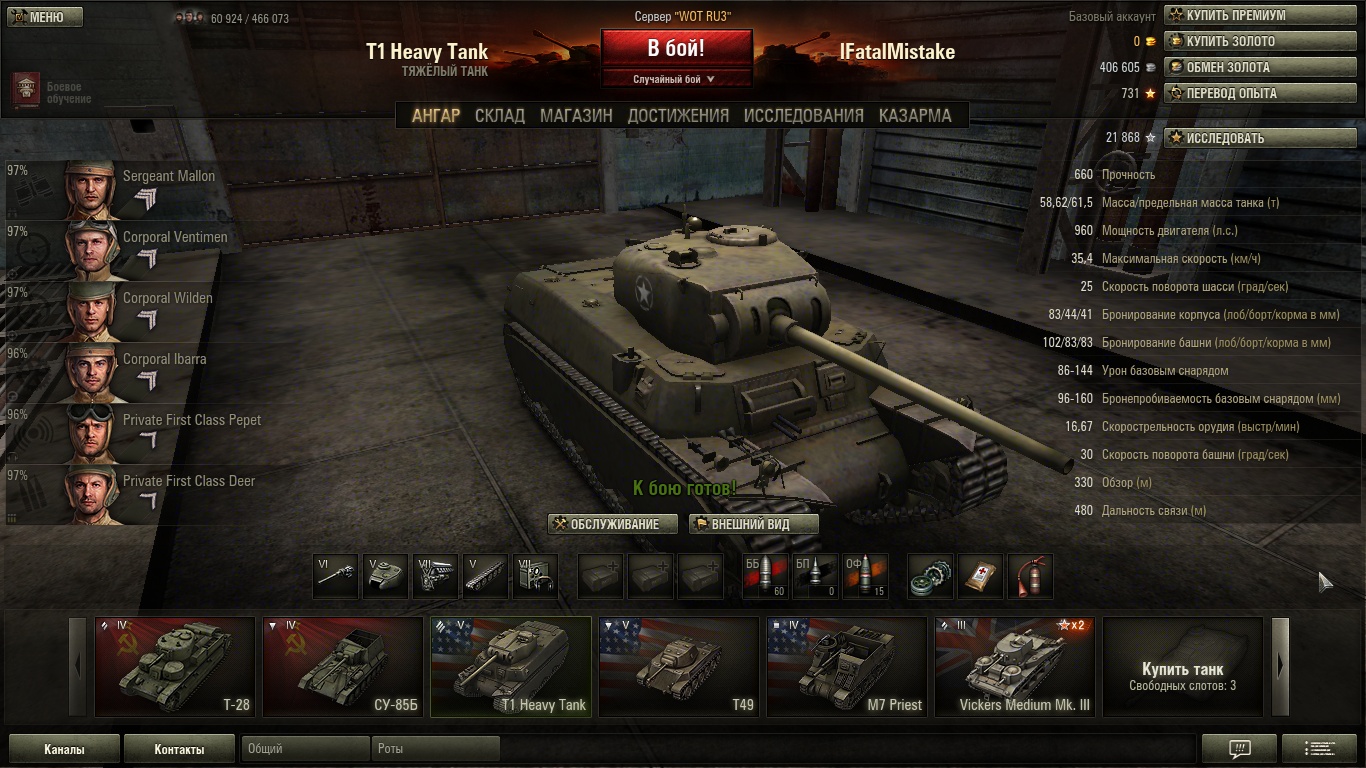Switch to the СКЛАД tab
The image size is (1366, 768).
(x=500, y=115)
